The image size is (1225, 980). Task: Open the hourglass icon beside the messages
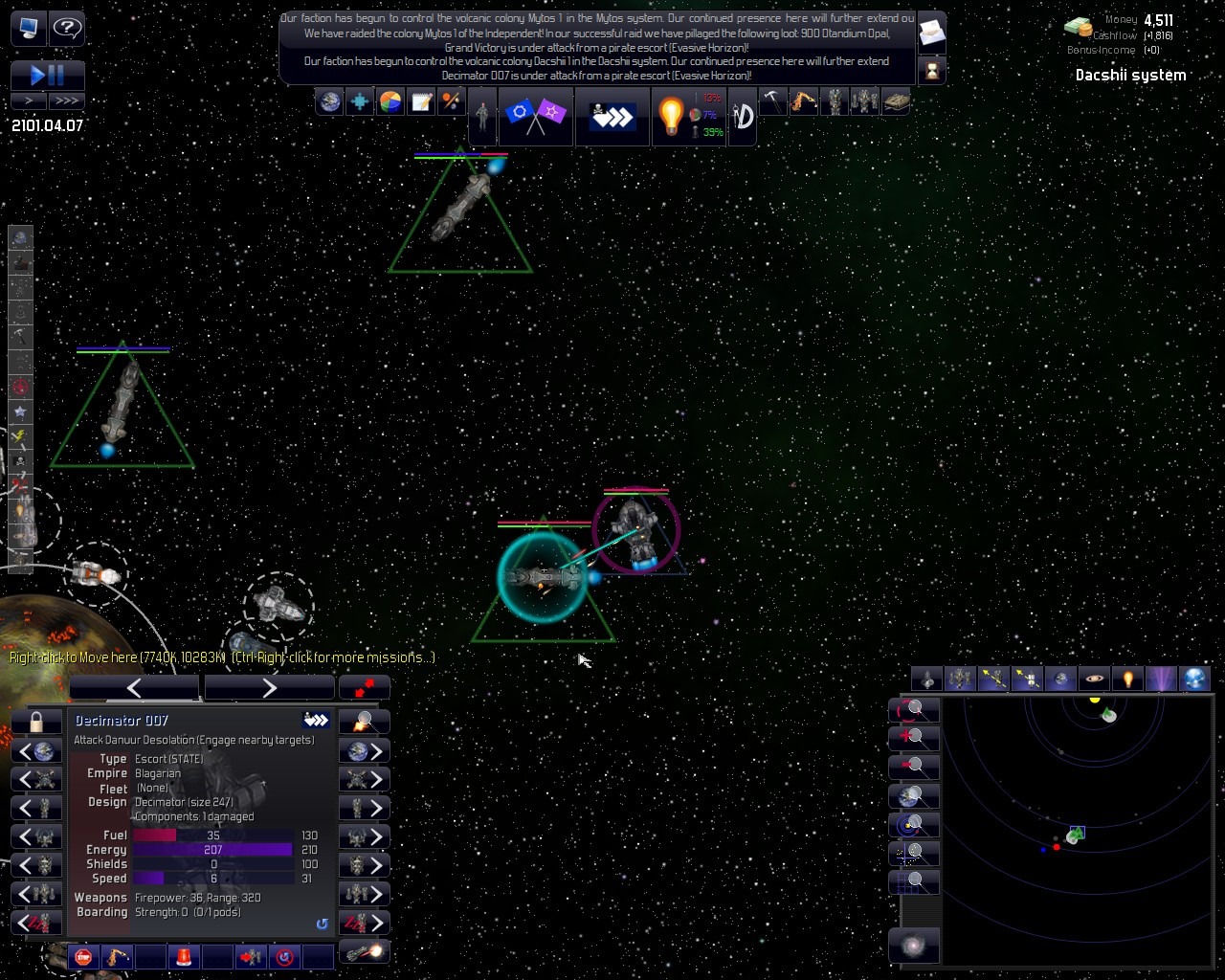point(931,70)
